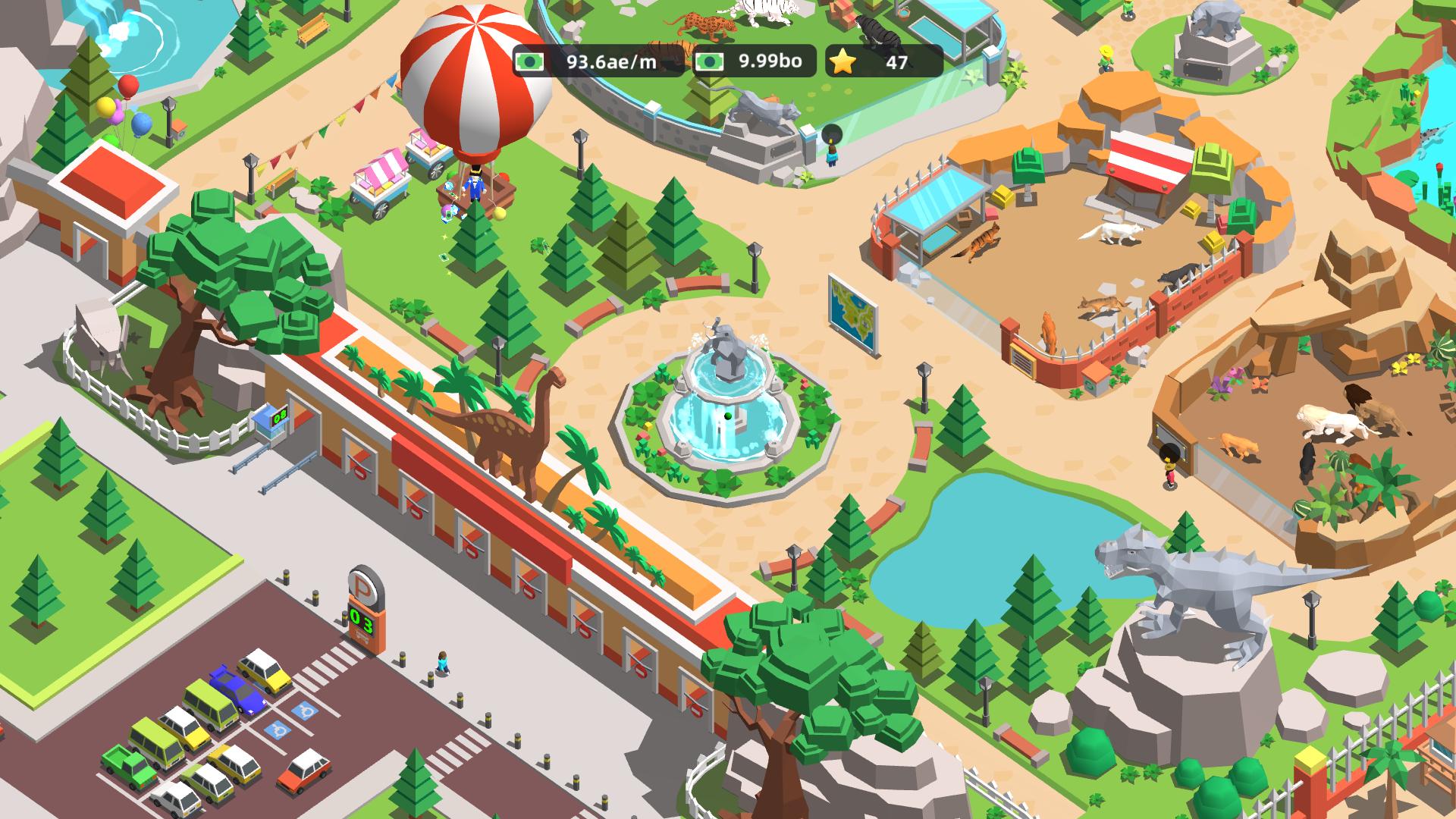
Task: Select the balloon salesman in blue suit
Action: [474, 182]
